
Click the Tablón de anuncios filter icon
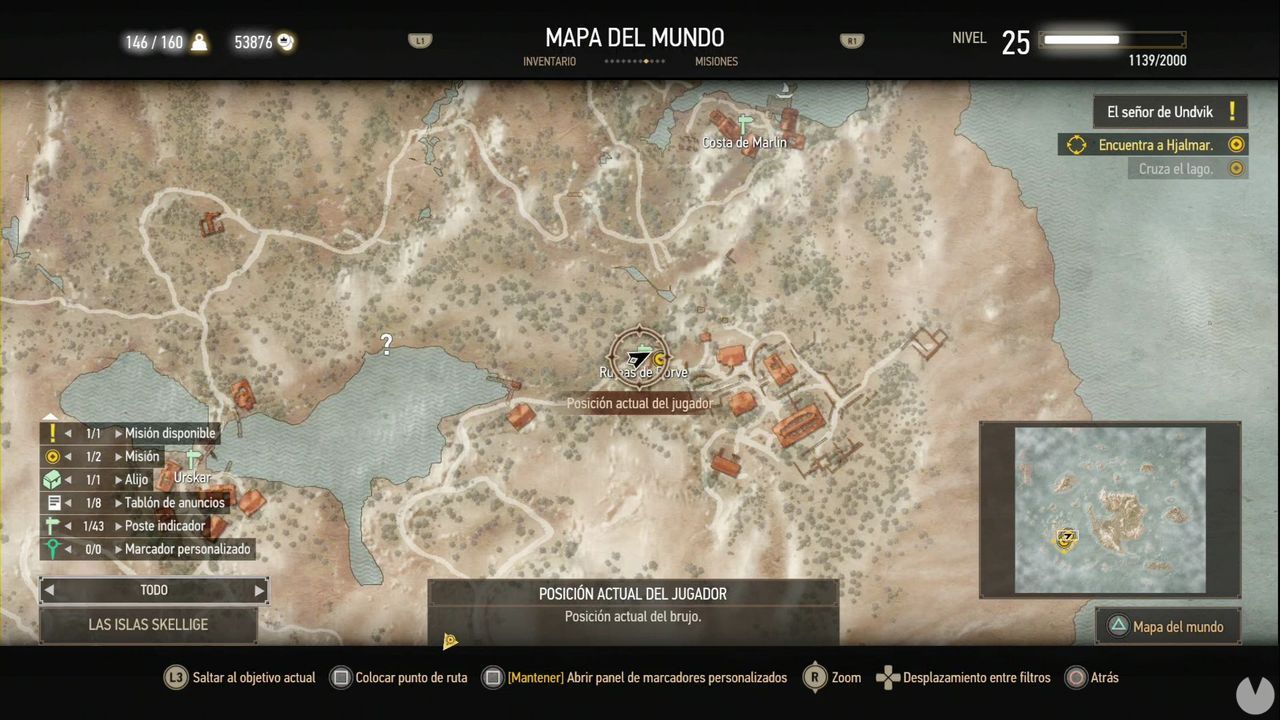[51, 502]
